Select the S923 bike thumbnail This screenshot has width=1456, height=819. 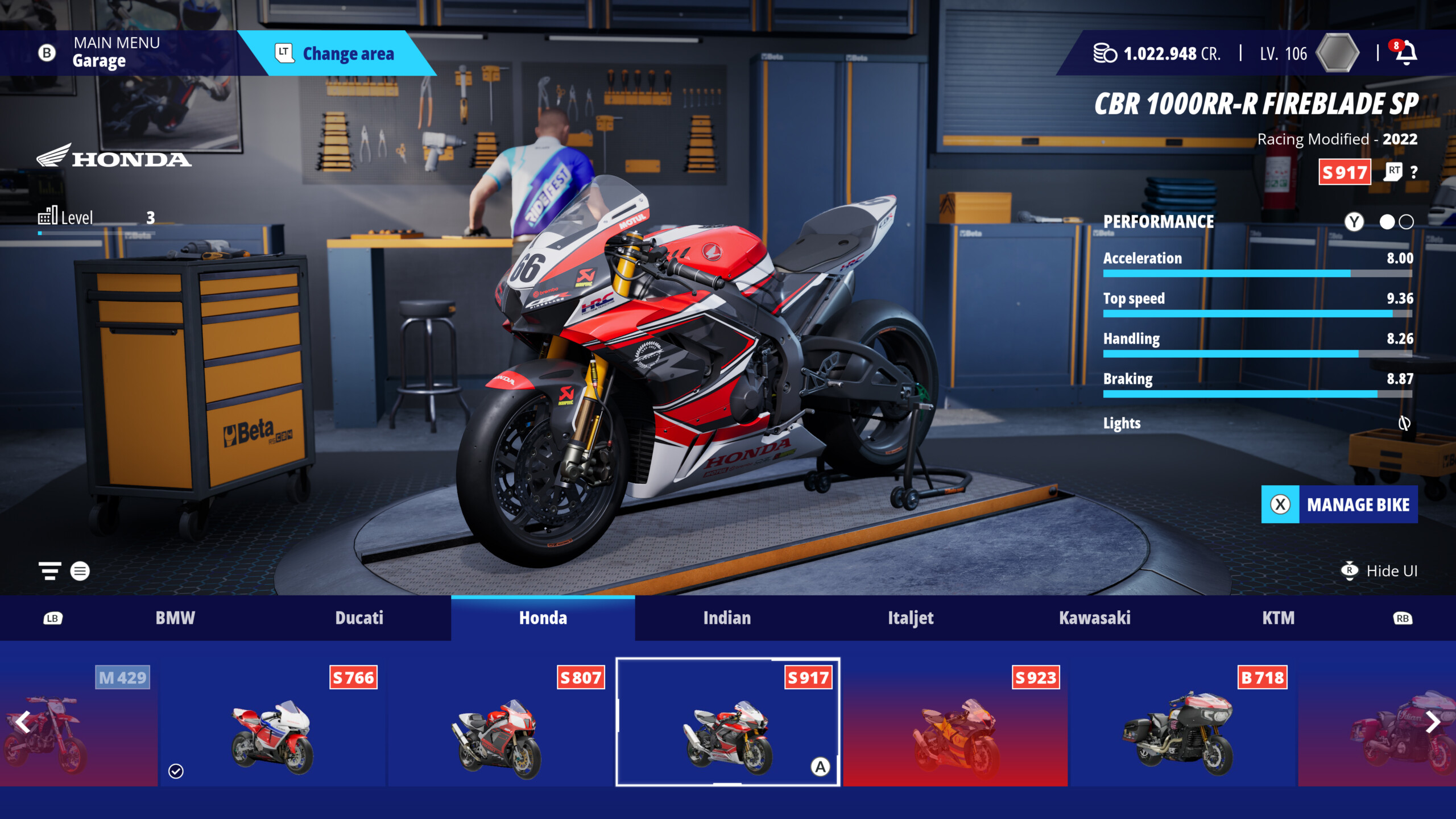click(x=957, y=731)
